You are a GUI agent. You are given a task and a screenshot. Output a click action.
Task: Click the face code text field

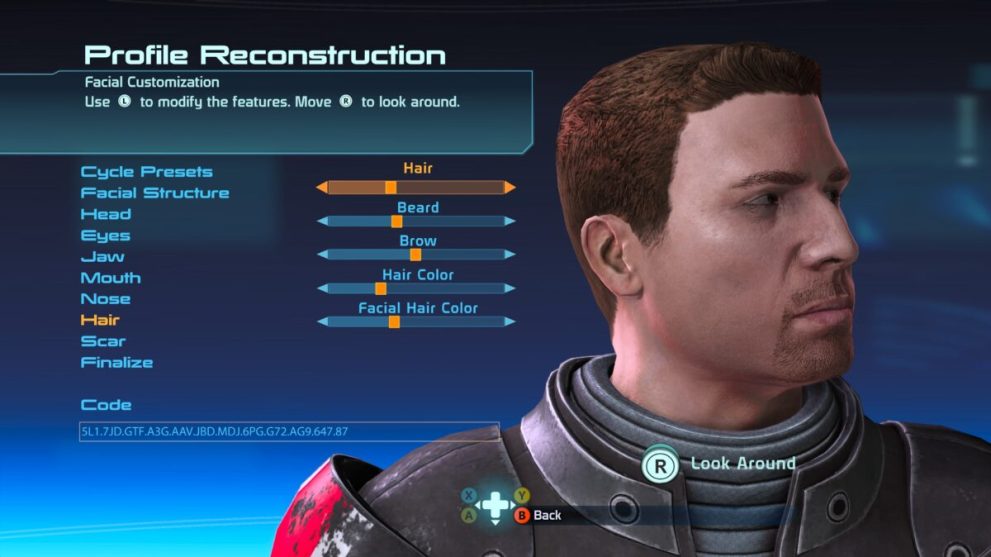(289, 432)
